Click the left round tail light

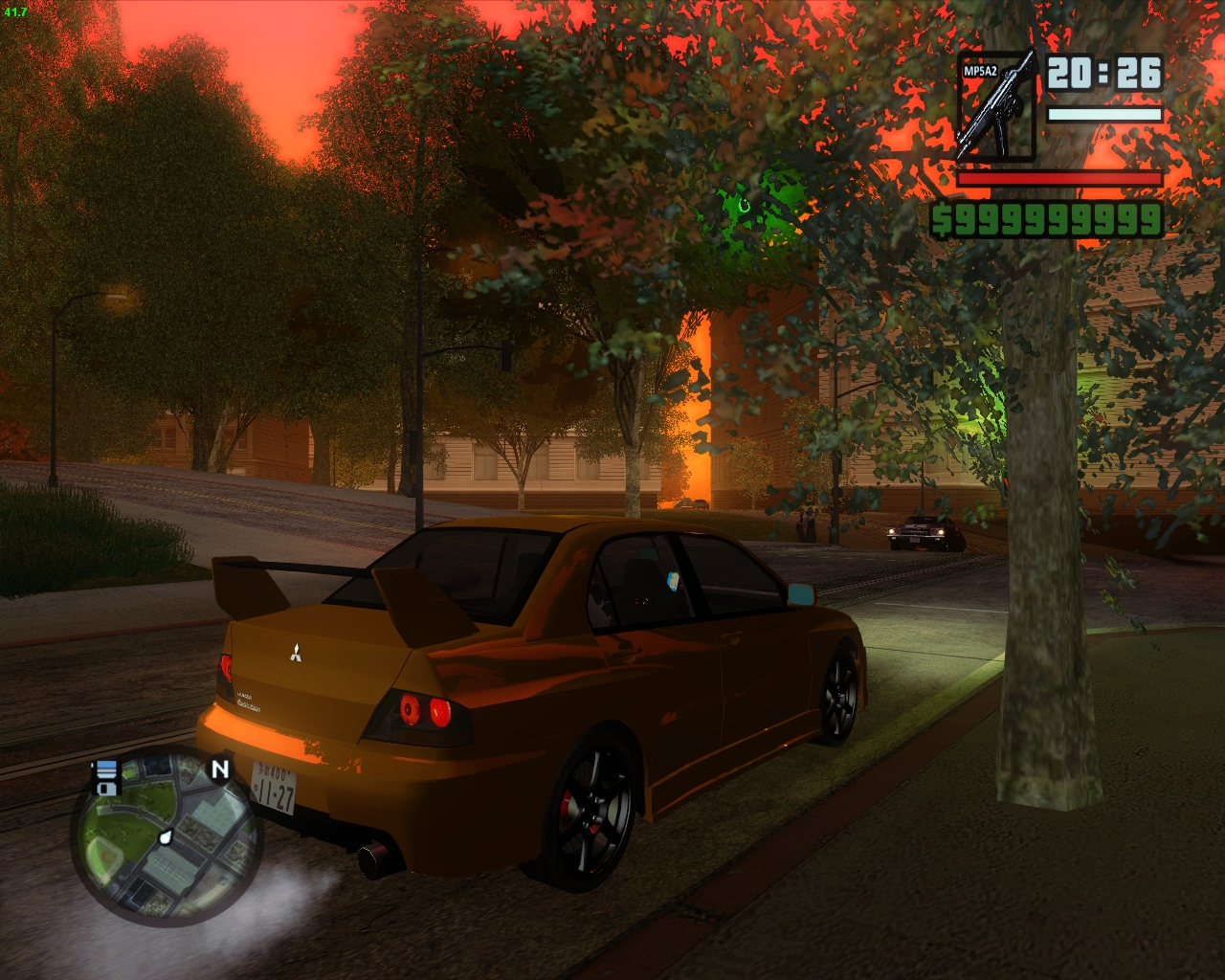[412, 711]
